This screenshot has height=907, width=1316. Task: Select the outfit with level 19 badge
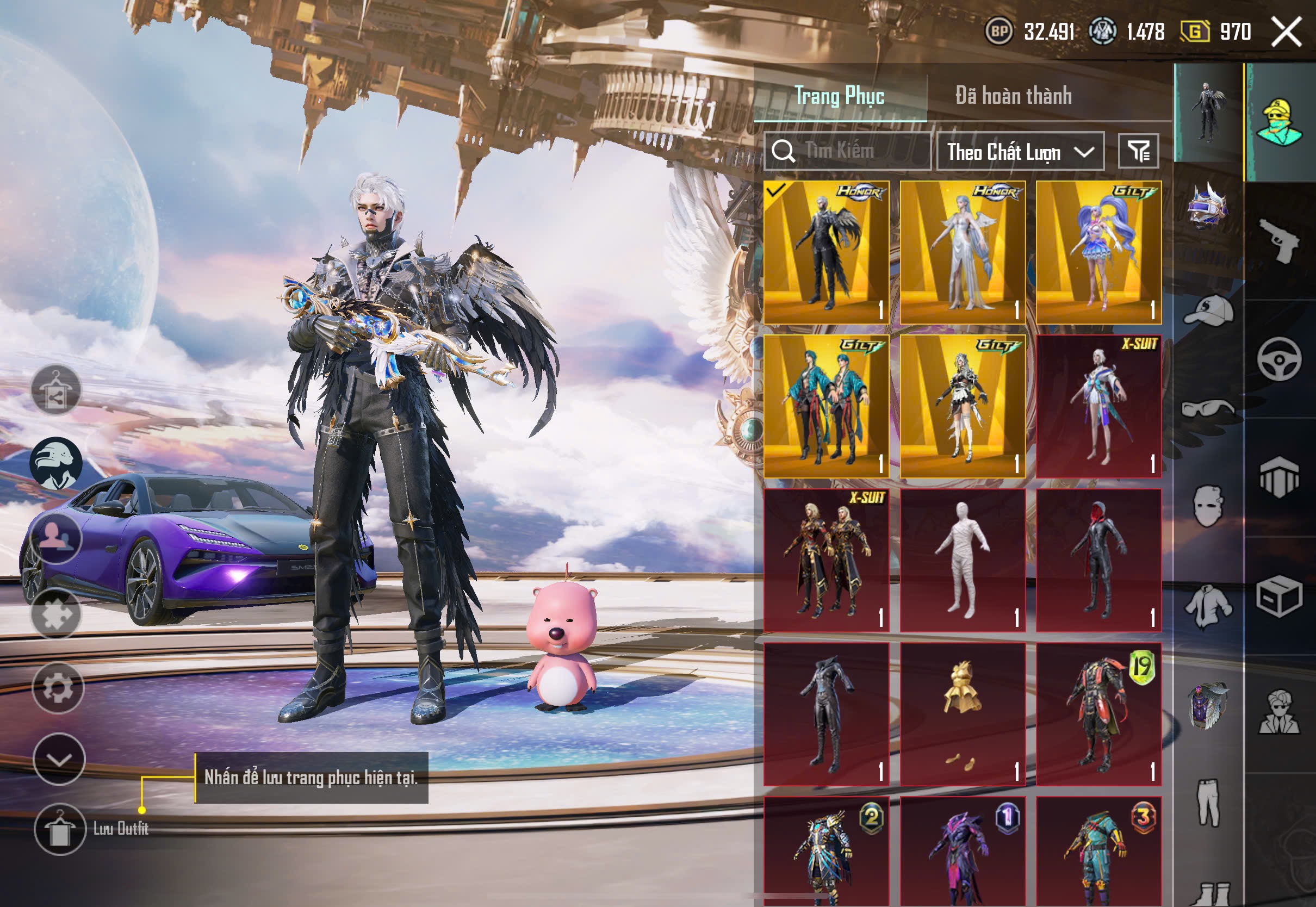[1098, 715]
